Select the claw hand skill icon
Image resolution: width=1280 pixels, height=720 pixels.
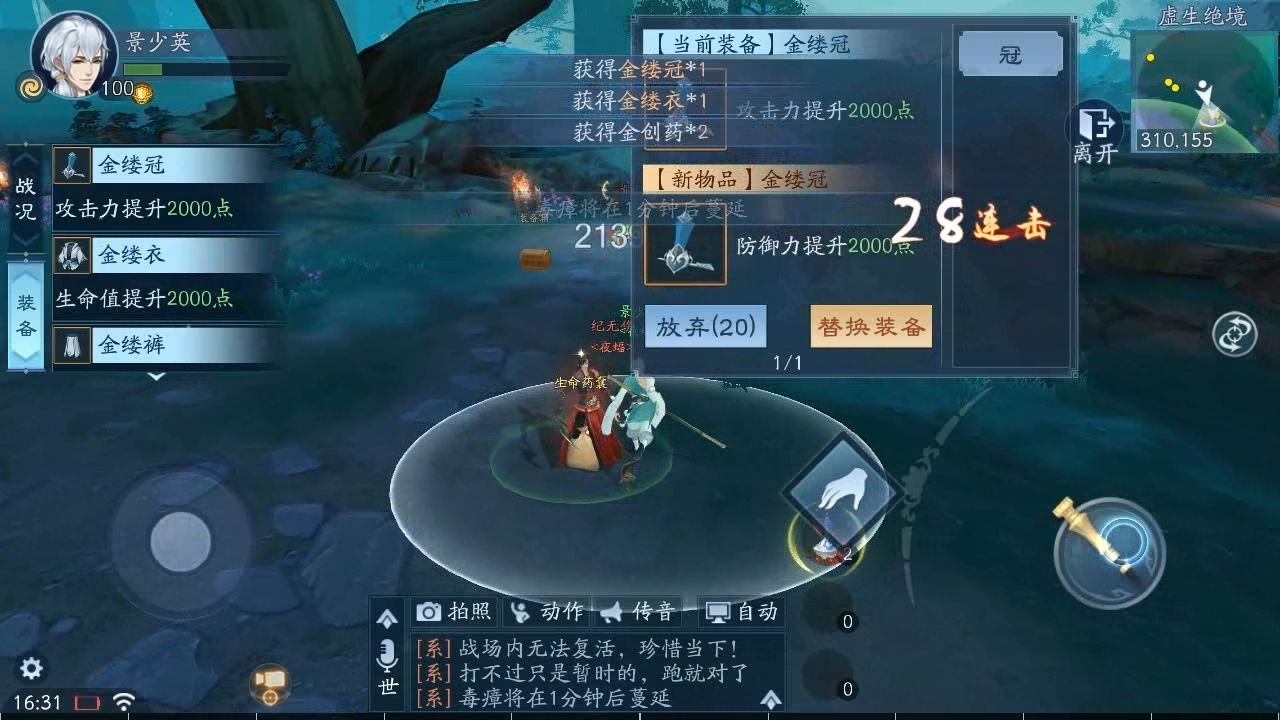[846, 490]
